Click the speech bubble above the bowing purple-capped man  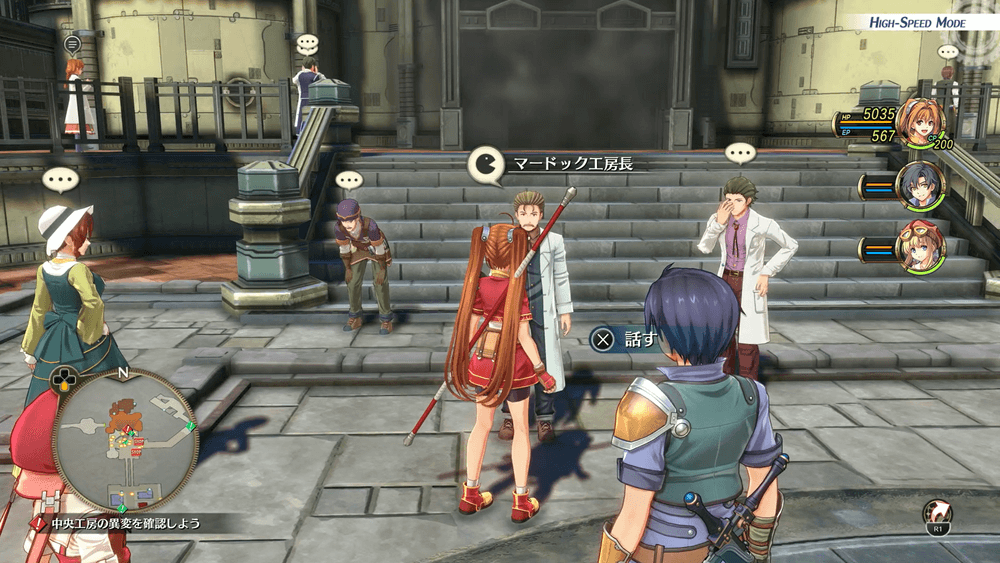pyautogui.click(x=348, y=181)
